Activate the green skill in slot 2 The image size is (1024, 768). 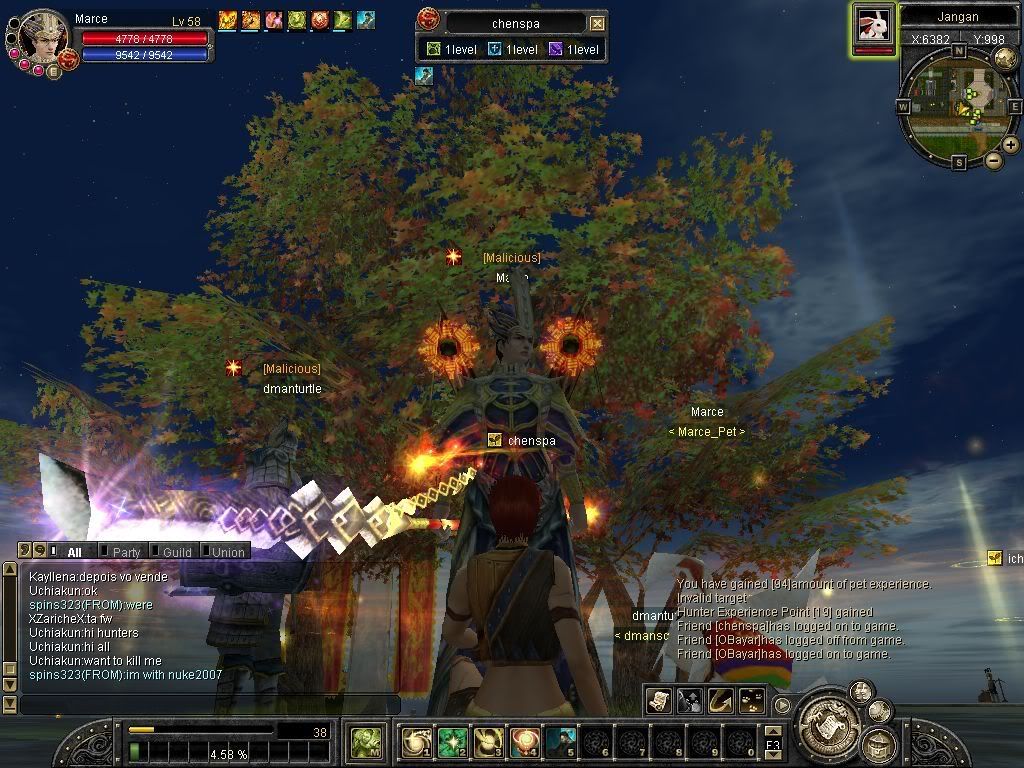pos(453,742)
